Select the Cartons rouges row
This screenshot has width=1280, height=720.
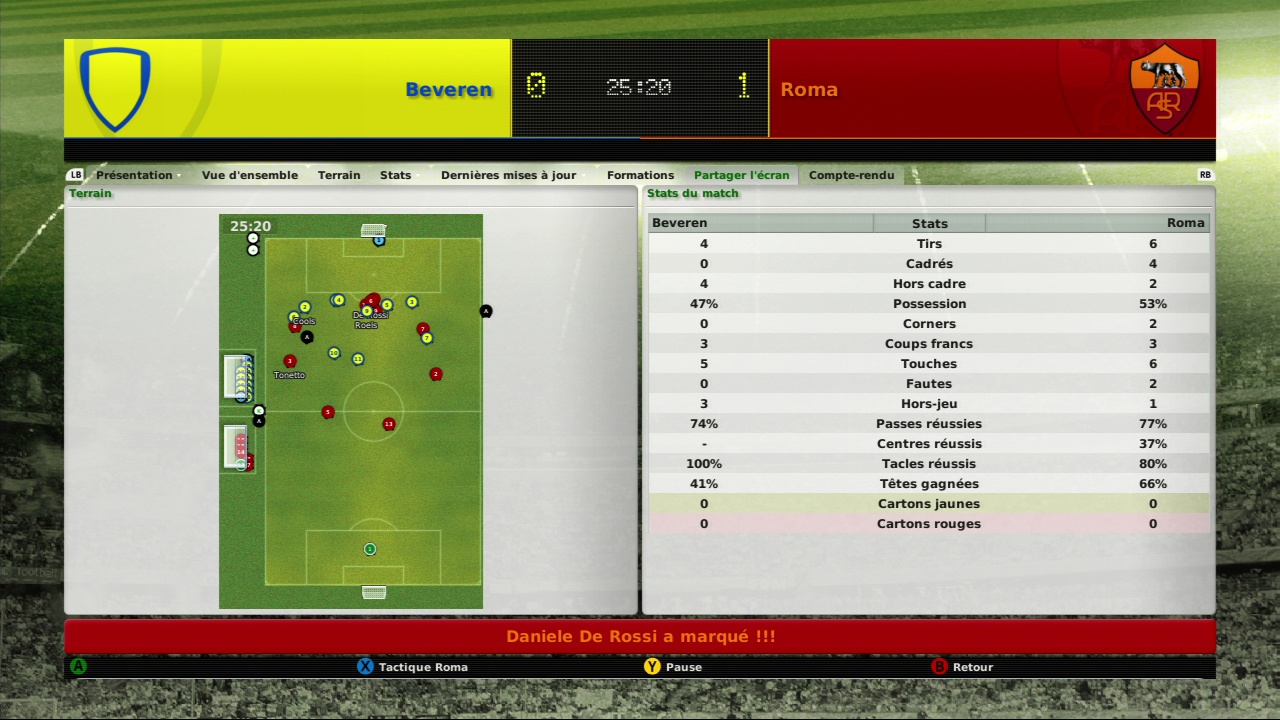[929, 524]
